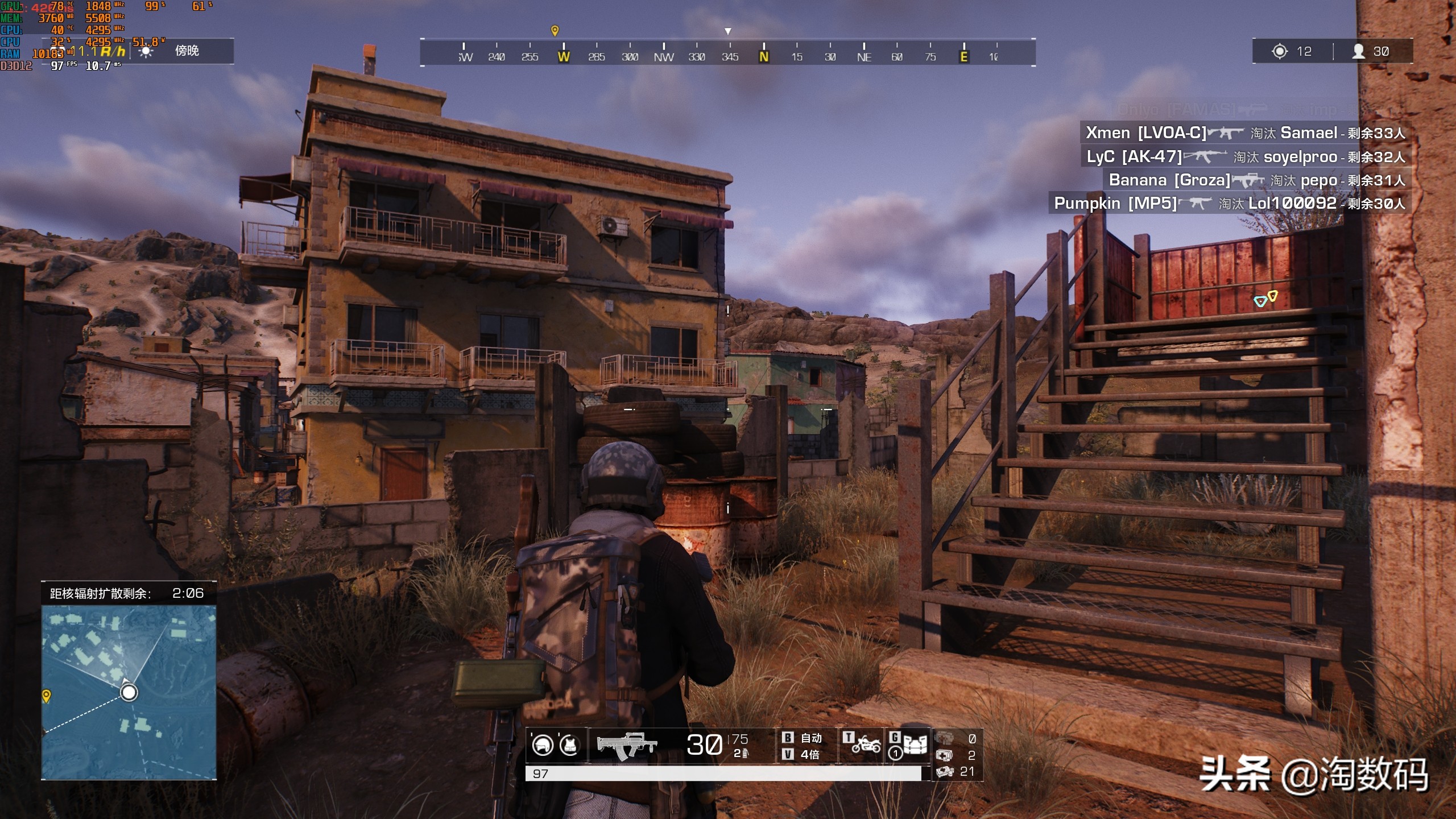
Task: Use the first-aid kit with 2 remaining
Action: 945,755
